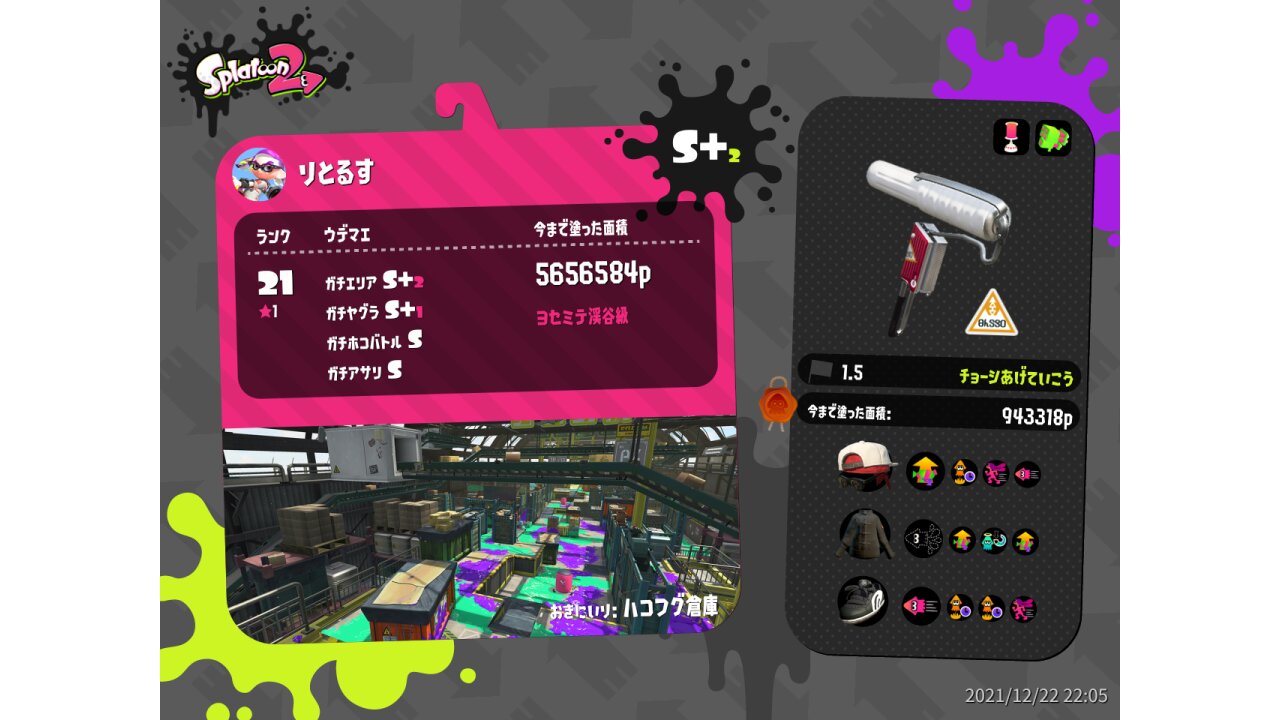Click the clothing's main ability icon
1280x720 pixels.
pyautogui.click(x=923, y=540)
